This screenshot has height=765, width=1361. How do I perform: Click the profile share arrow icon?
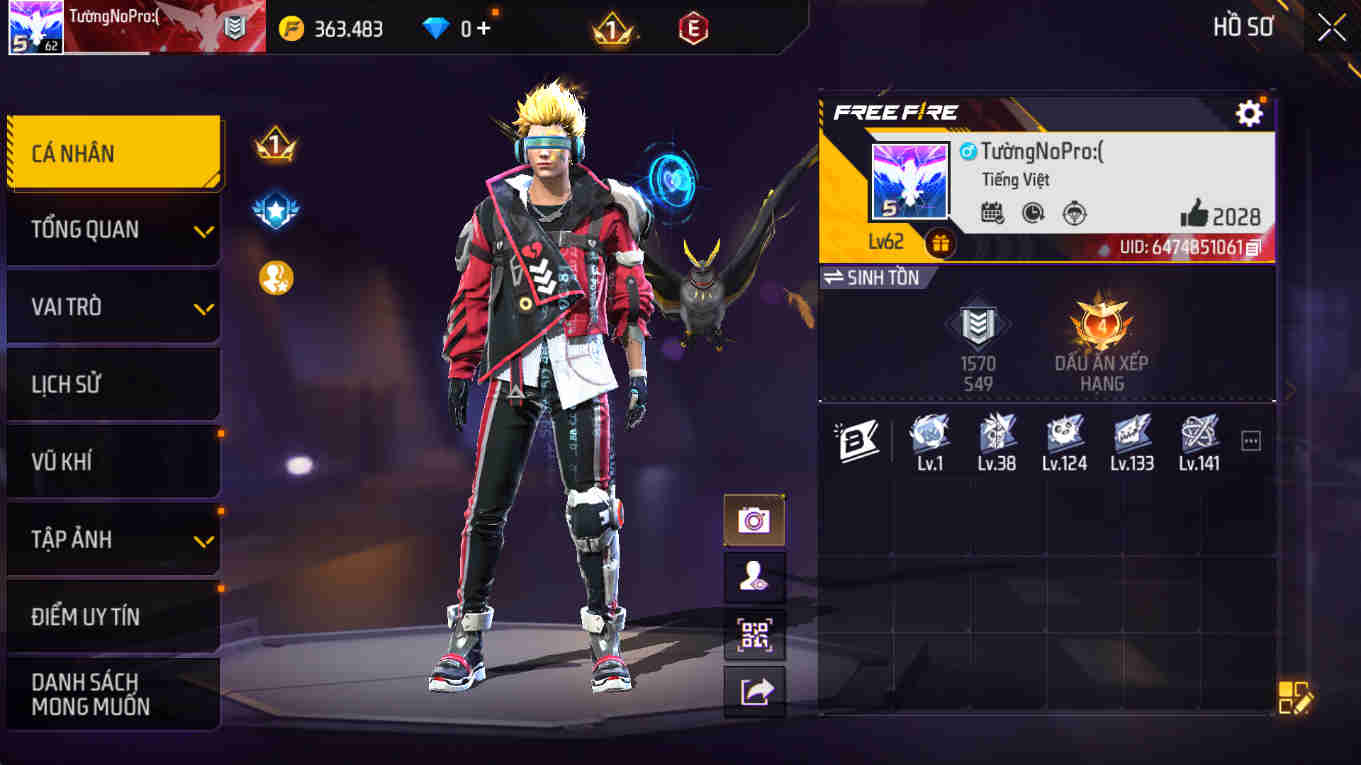click(754, 690)
